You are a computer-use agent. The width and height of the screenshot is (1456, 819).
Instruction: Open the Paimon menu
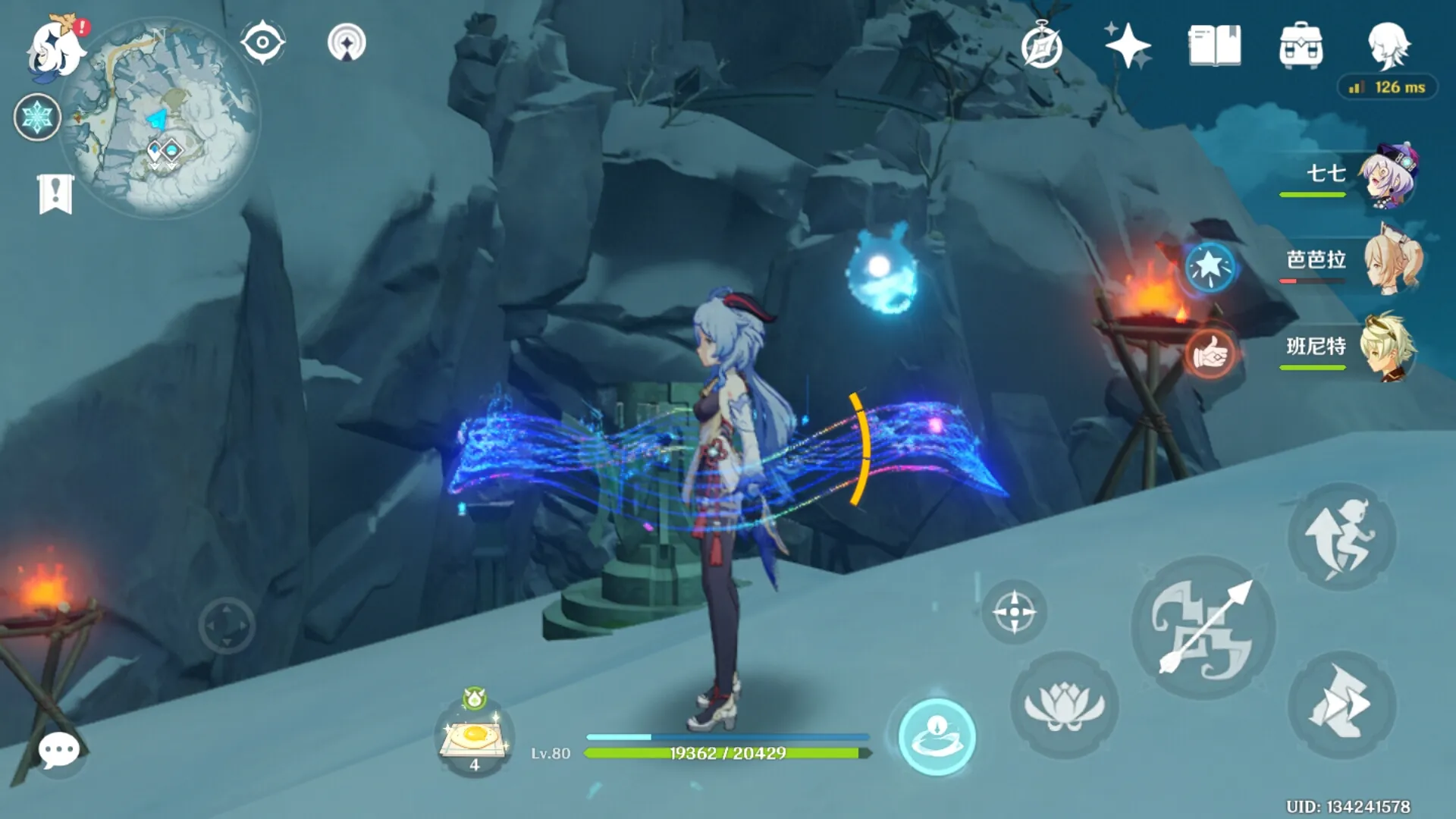click(55, 47)
